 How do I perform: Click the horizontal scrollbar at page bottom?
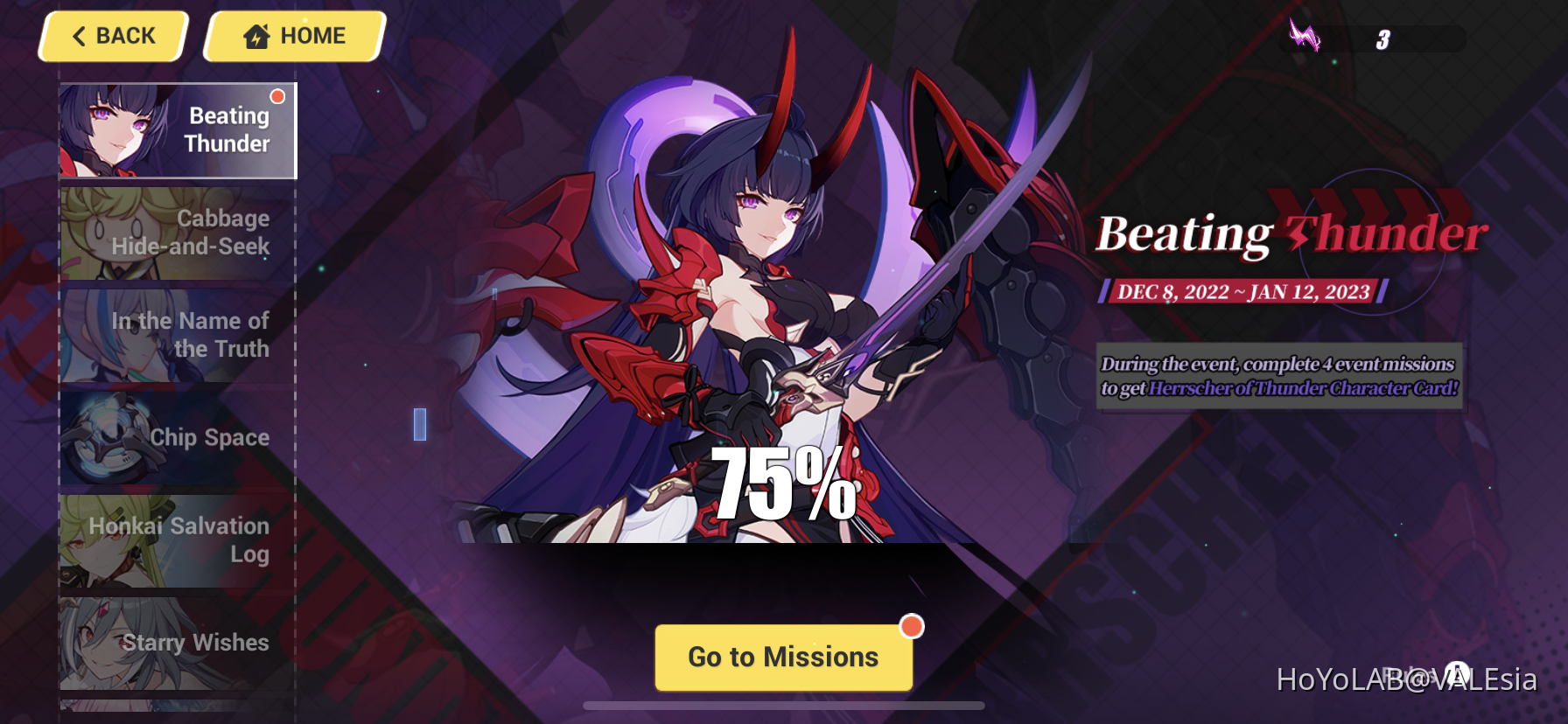pos(783,704)
